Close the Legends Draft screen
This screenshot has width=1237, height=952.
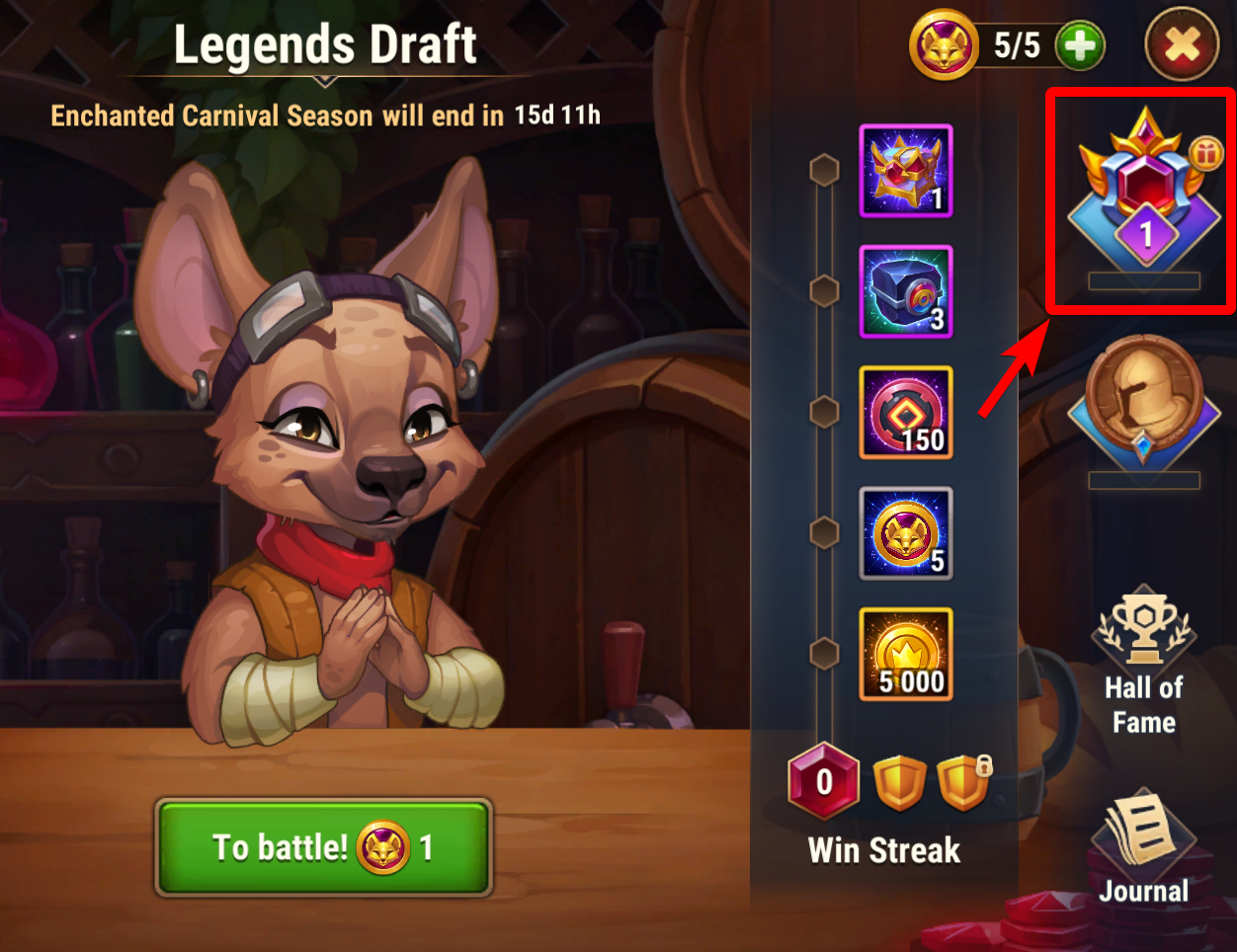click(x=1182, y=45)
